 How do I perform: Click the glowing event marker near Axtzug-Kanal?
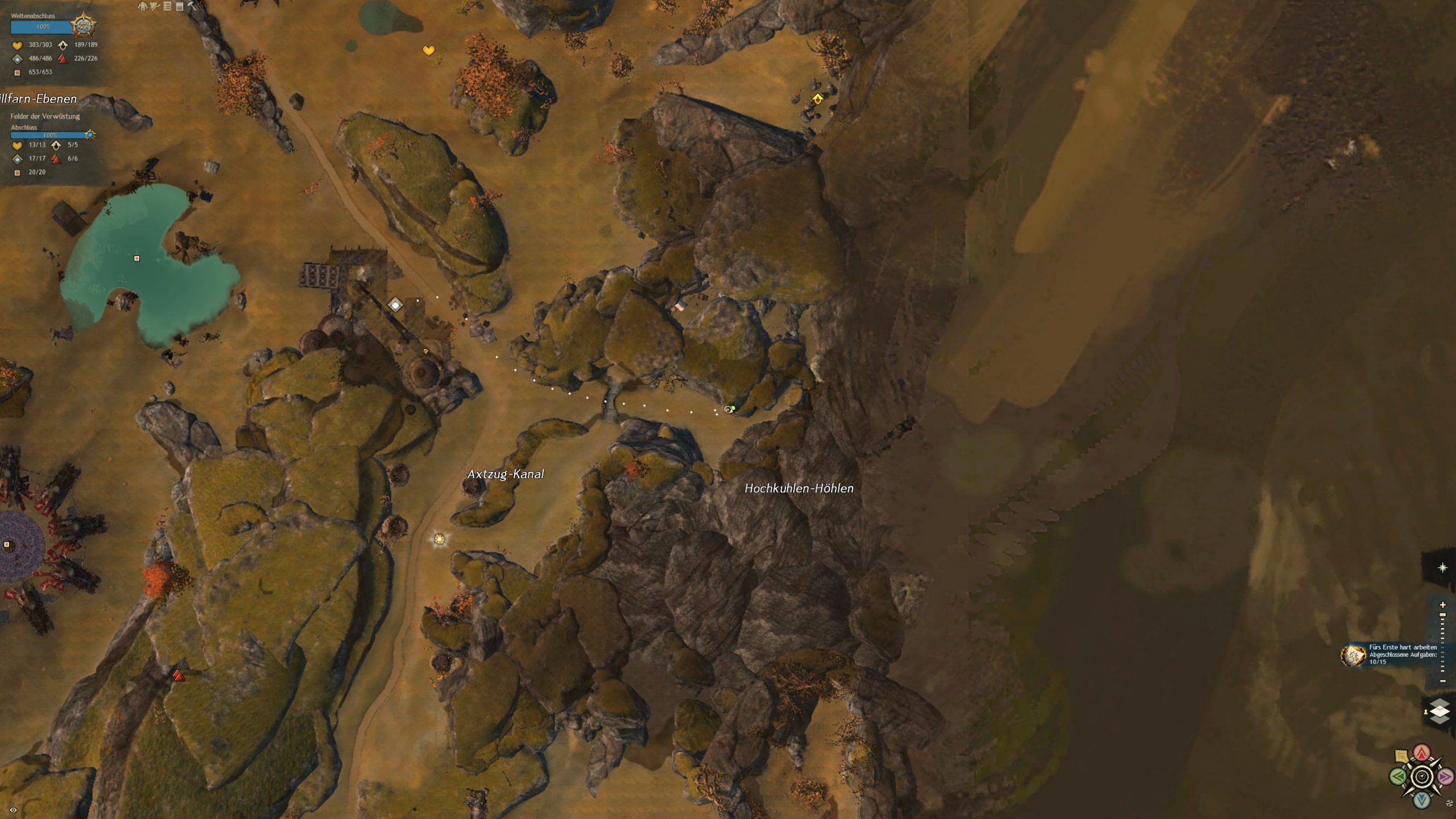point(439,539)
